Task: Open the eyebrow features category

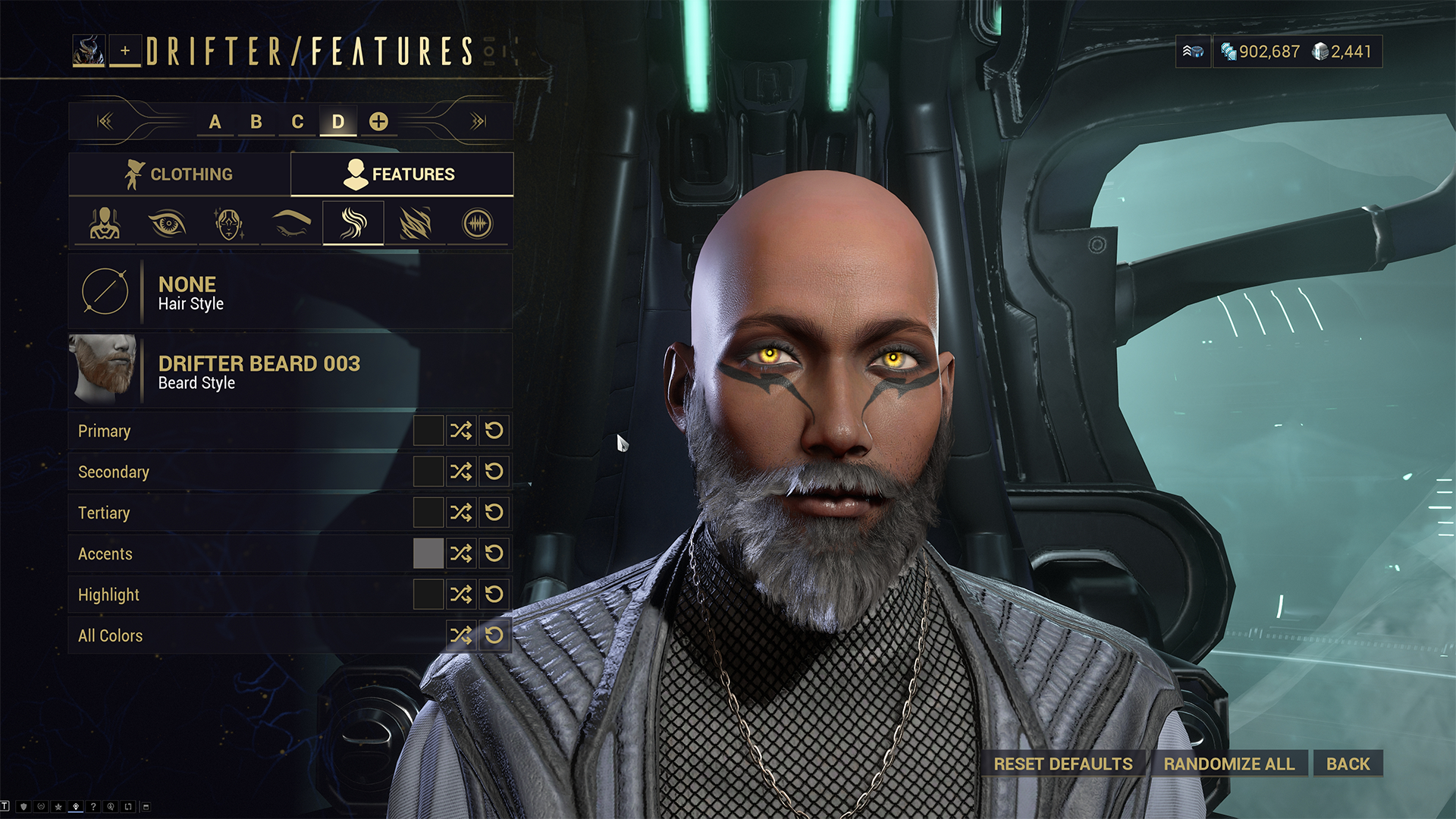Action: click(x=291, y=224)
